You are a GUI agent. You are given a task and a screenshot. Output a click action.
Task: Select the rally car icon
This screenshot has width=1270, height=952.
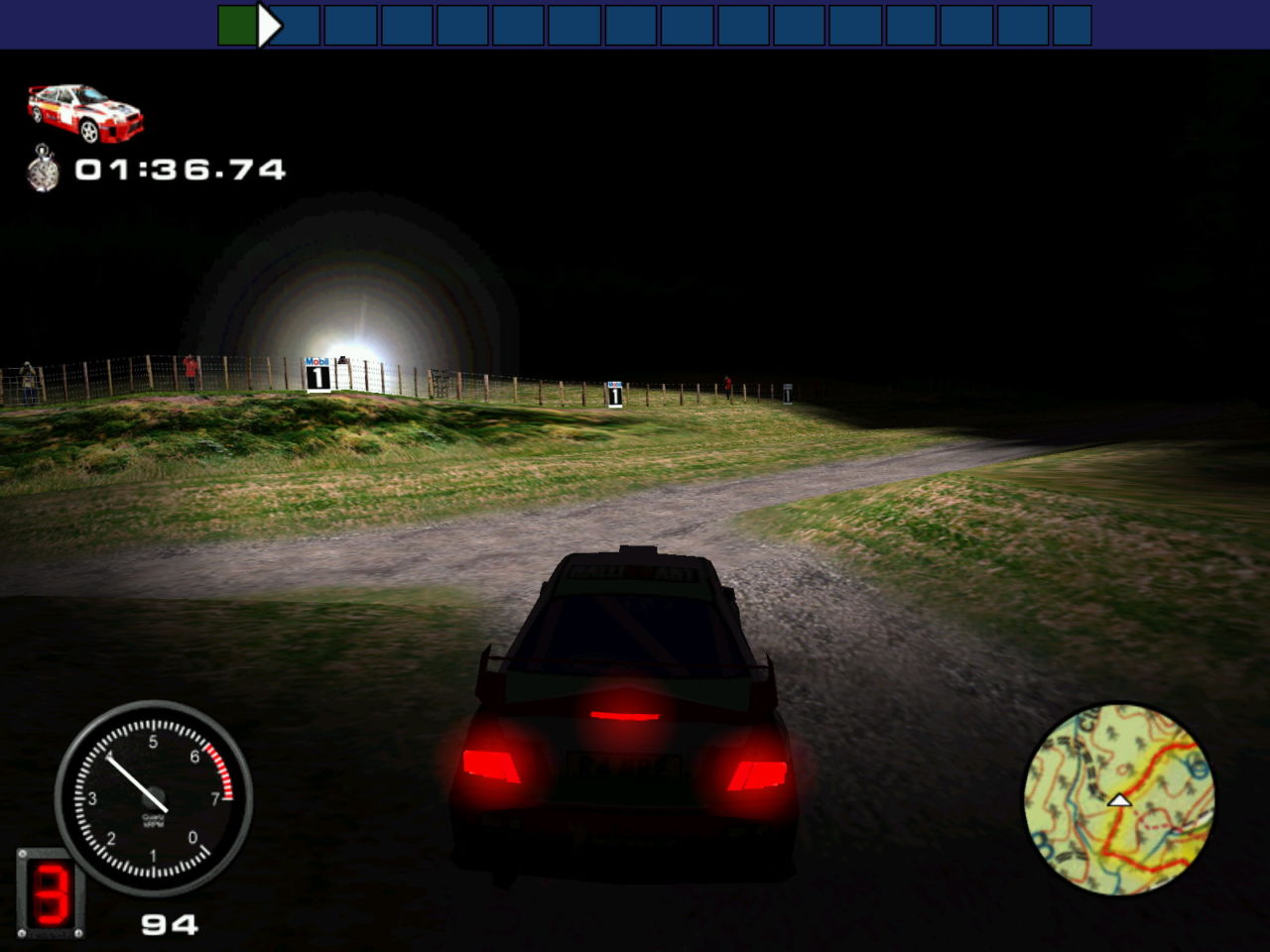[85, 113]
